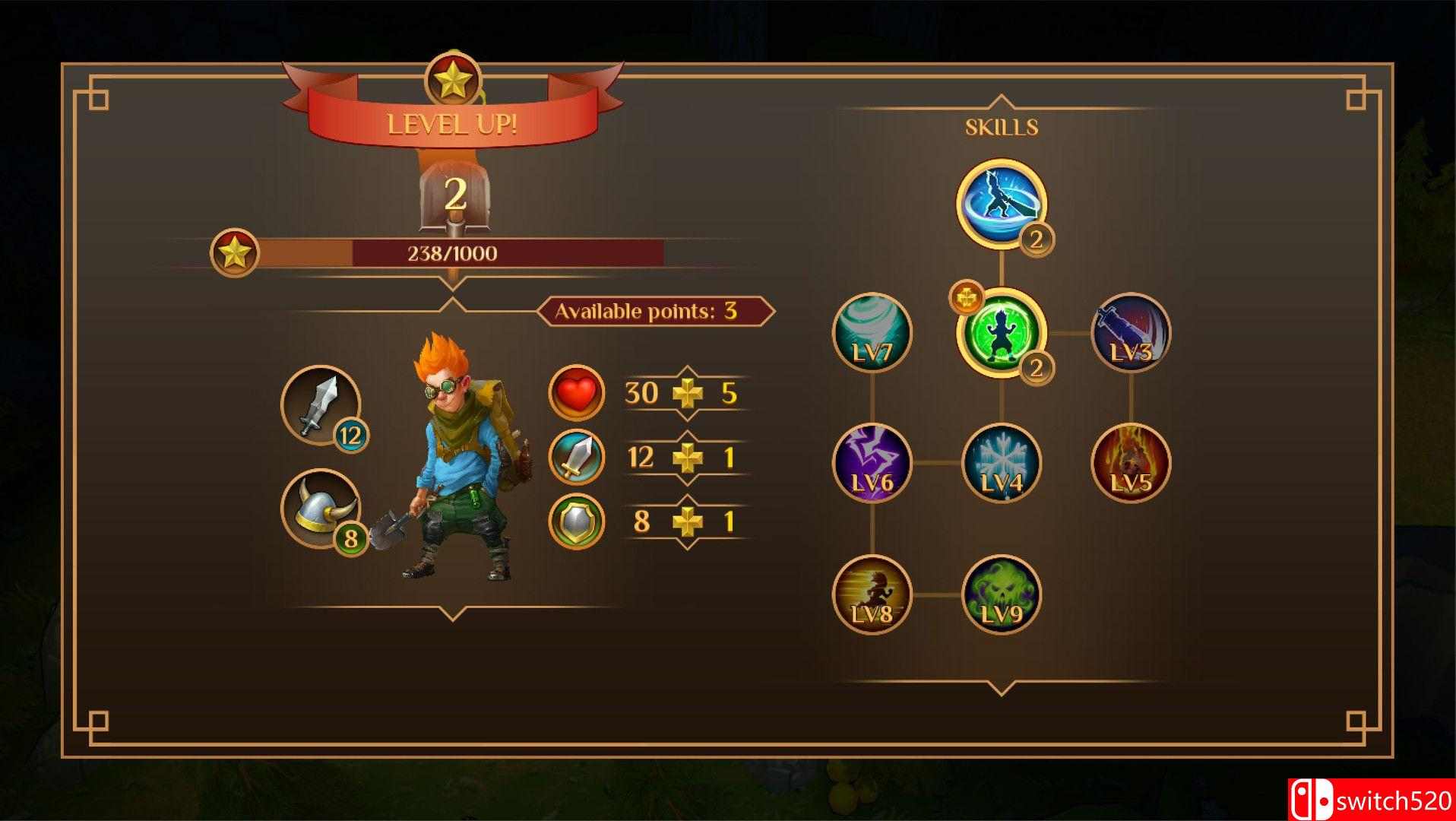The height and width of the screenshot is (821, 1456).
Task: View the LV4 frost skill
Action: click(1000, 464)
